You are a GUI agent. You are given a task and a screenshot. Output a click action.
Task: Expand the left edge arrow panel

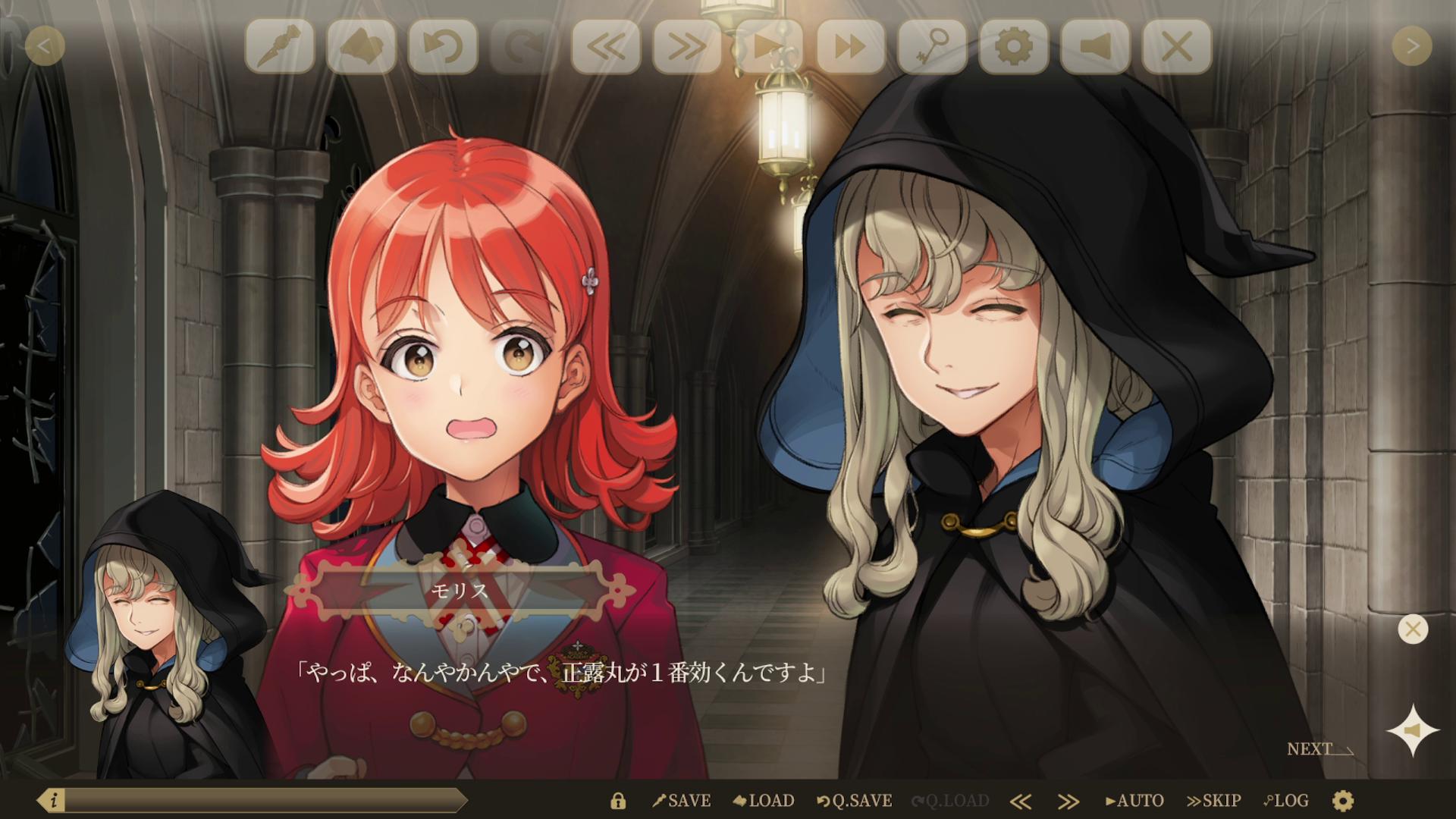point(44,45)
